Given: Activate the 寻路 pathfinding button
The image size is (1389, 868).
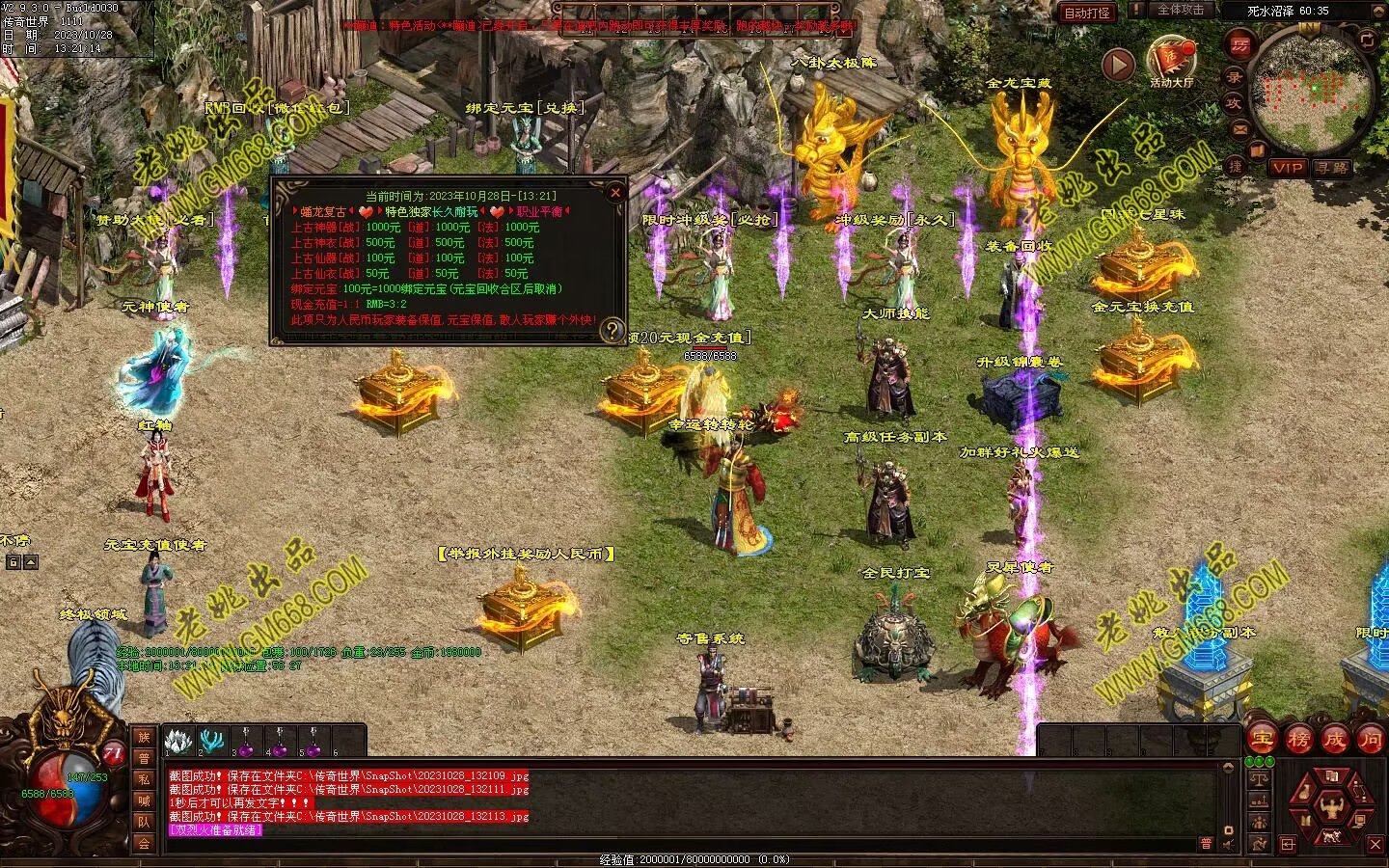Looking at the screenshot, I should click(x=1332, y=167).
